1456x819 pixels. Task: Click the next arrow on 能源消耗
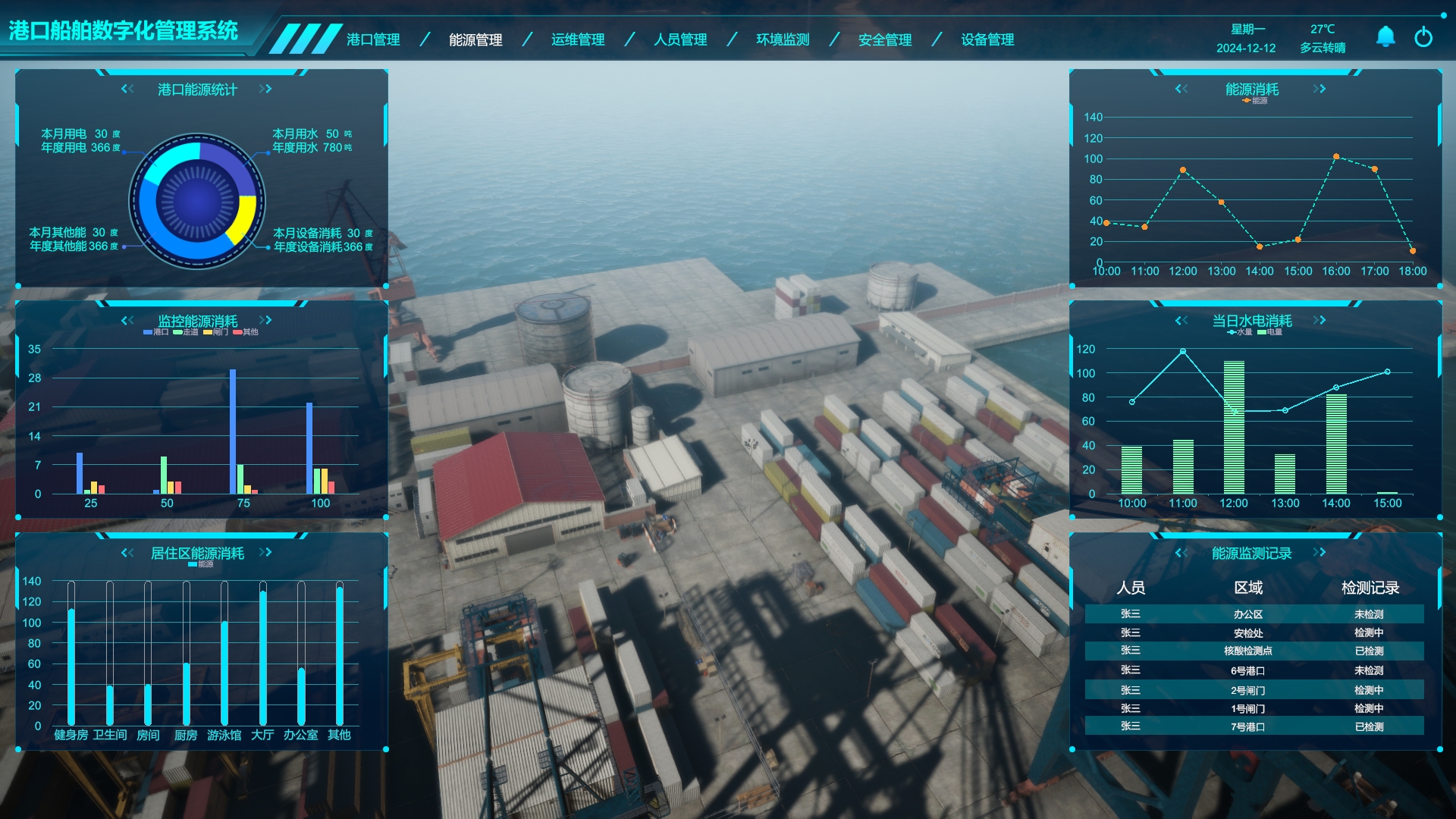1319,89
